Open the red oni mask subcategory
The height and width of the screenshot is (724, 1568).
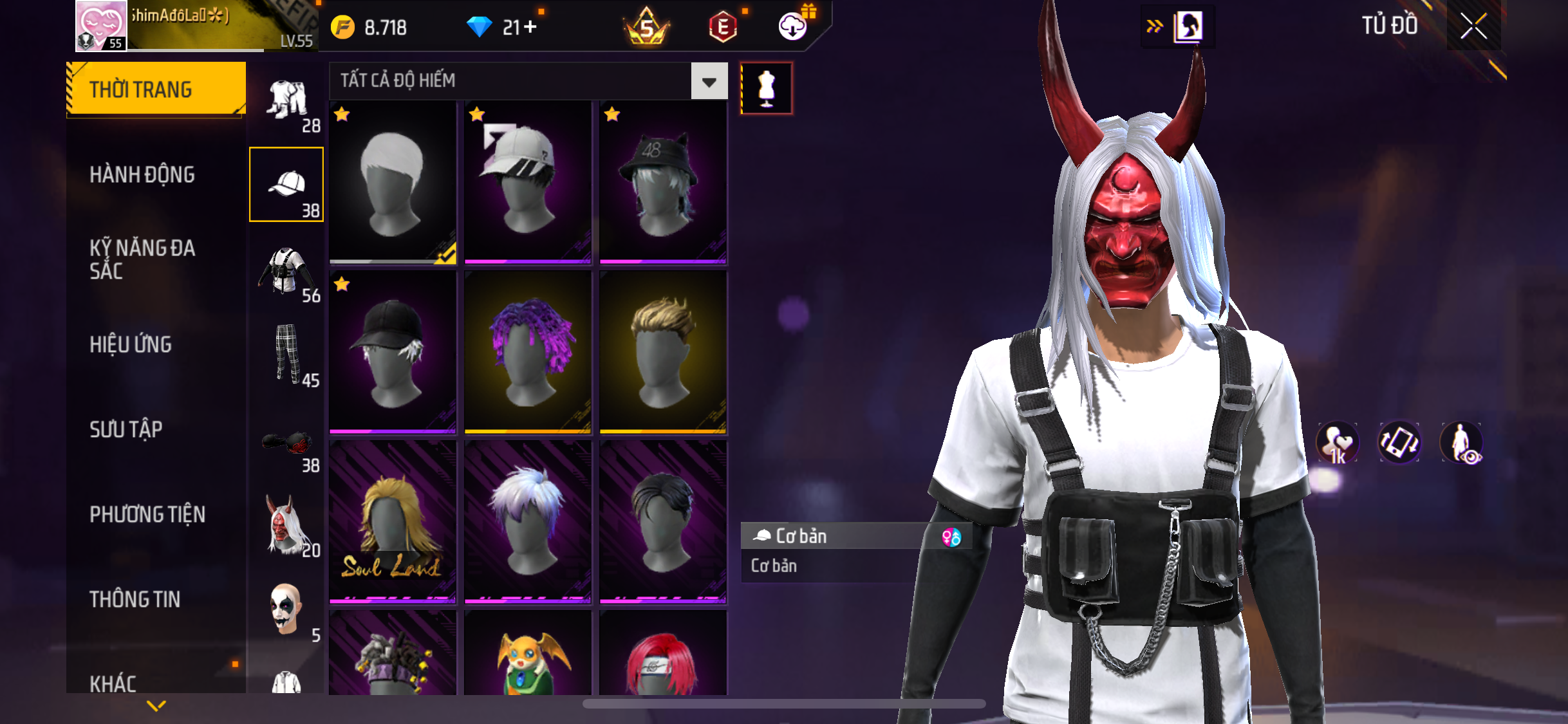(x=287, y=525)
